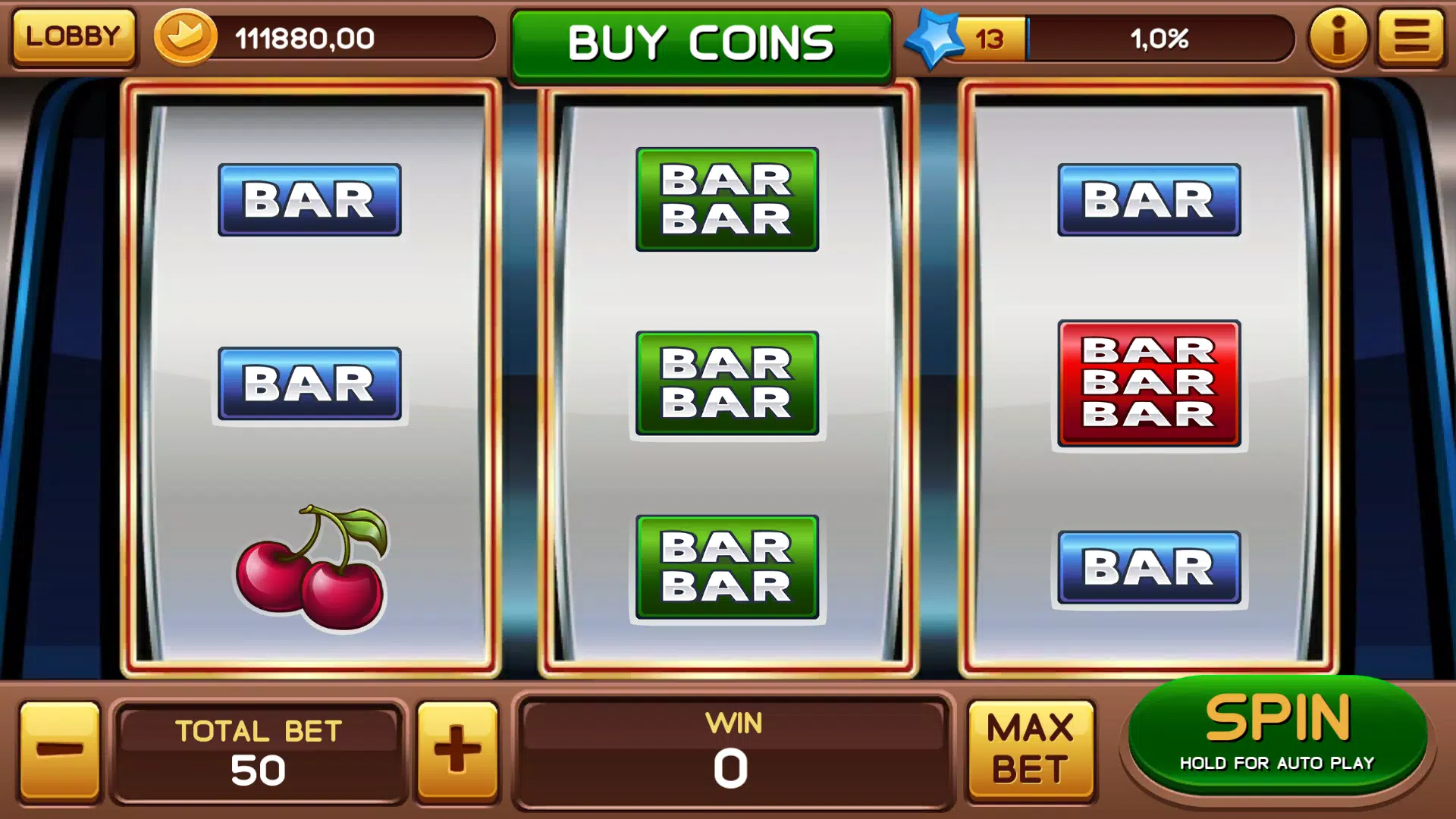Set the Max Bet

[1031, 749]
